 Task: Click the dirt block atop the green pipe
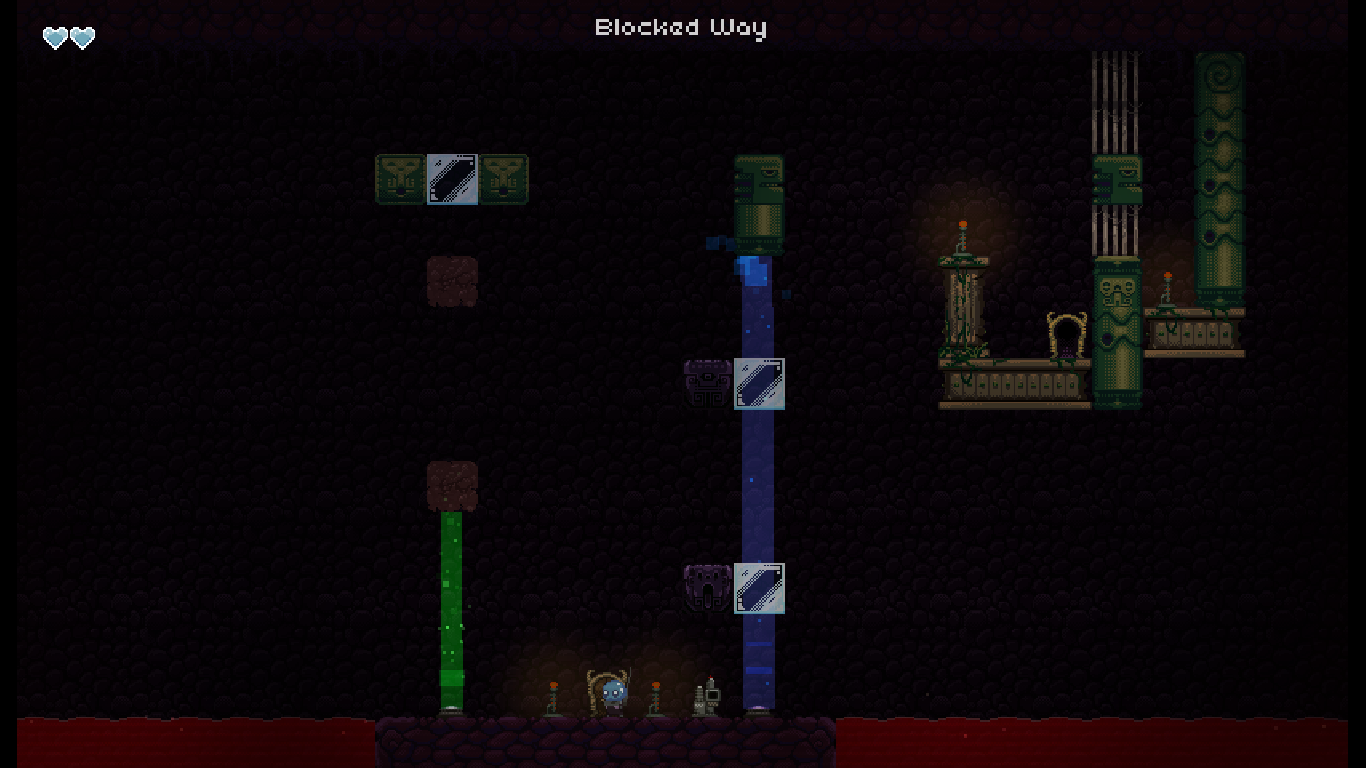coord(452,485)
